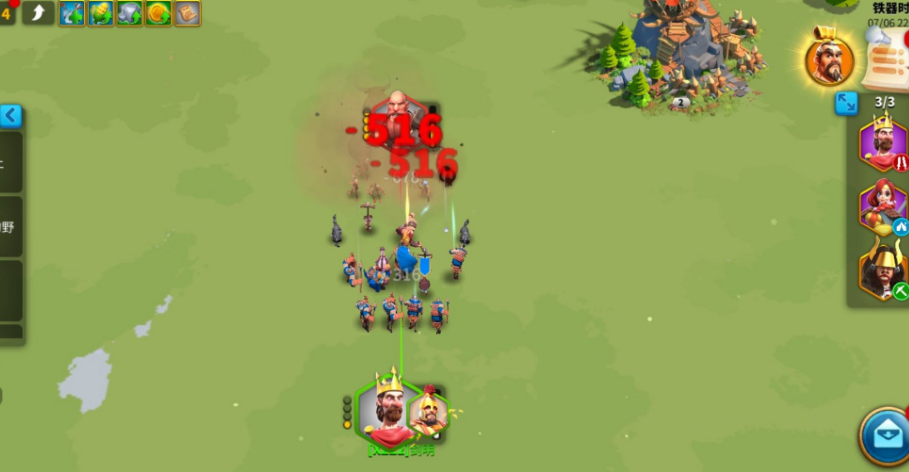Open the troop training boost icon
909x472 pixels.
tap(72, 13)
